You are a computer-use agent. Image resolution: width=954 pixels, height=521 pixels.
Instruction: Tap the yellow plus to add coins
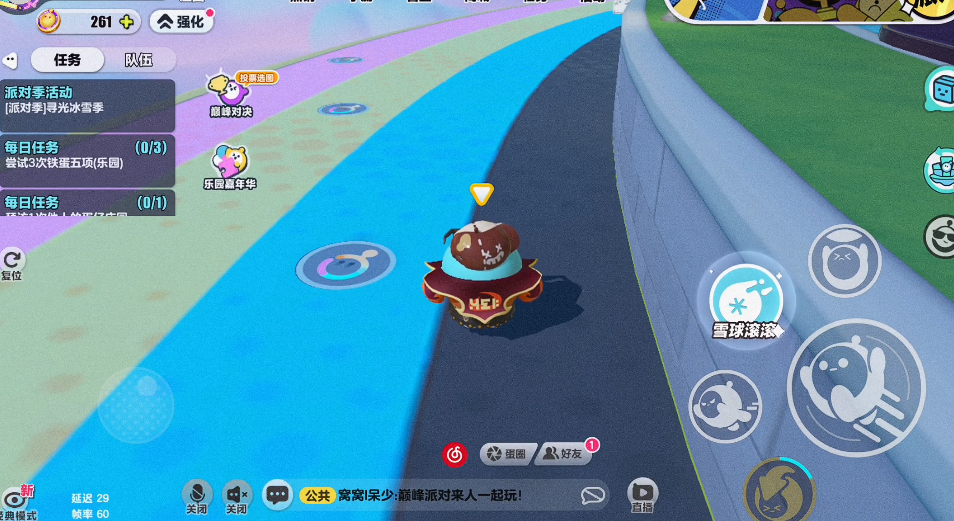(x=127, y=21)
